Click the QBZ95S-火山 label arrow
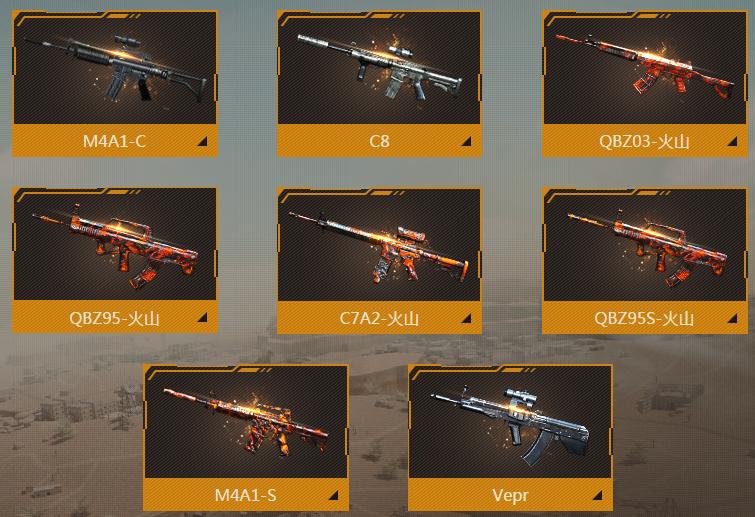 tap(732, 319)
